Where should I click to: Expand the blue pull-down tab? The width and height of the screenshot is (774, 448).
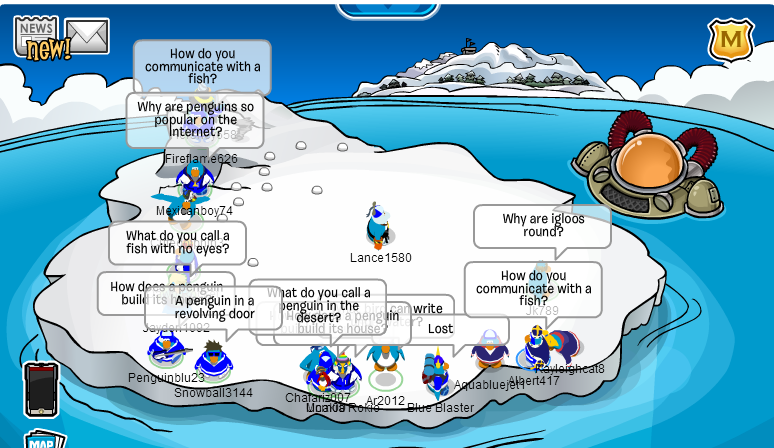click(388, 8)
